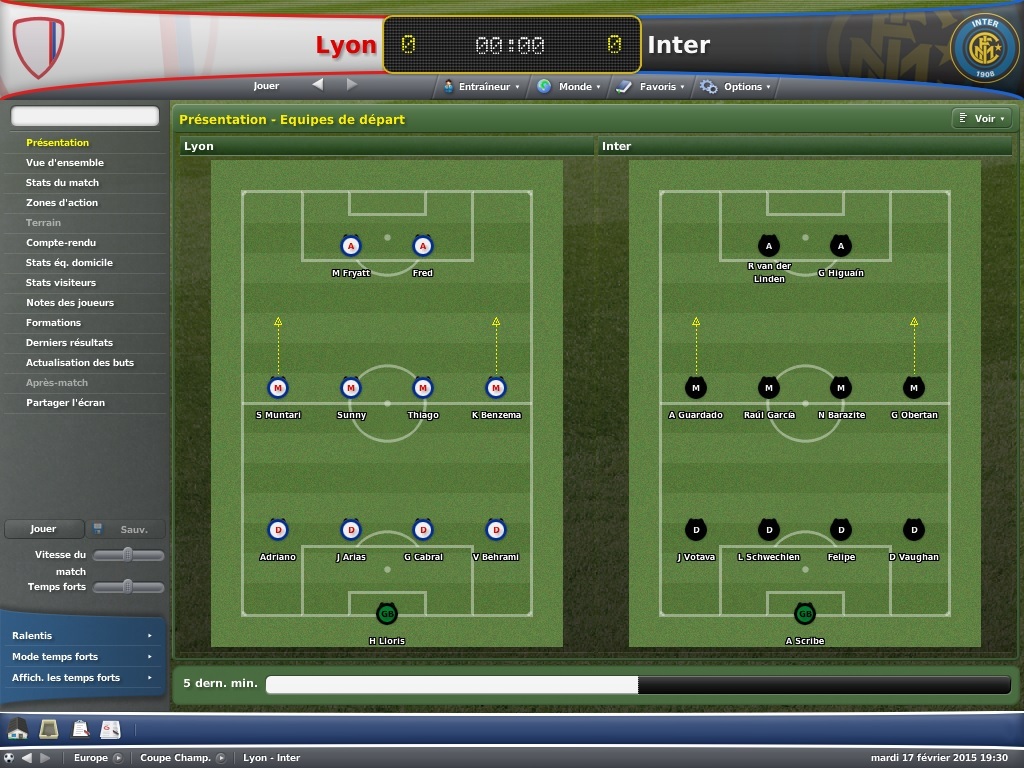Select Lyon goalkeeper H Lloris
Image resolution: width=1024 pixels, height=768 pixels.
386,614
